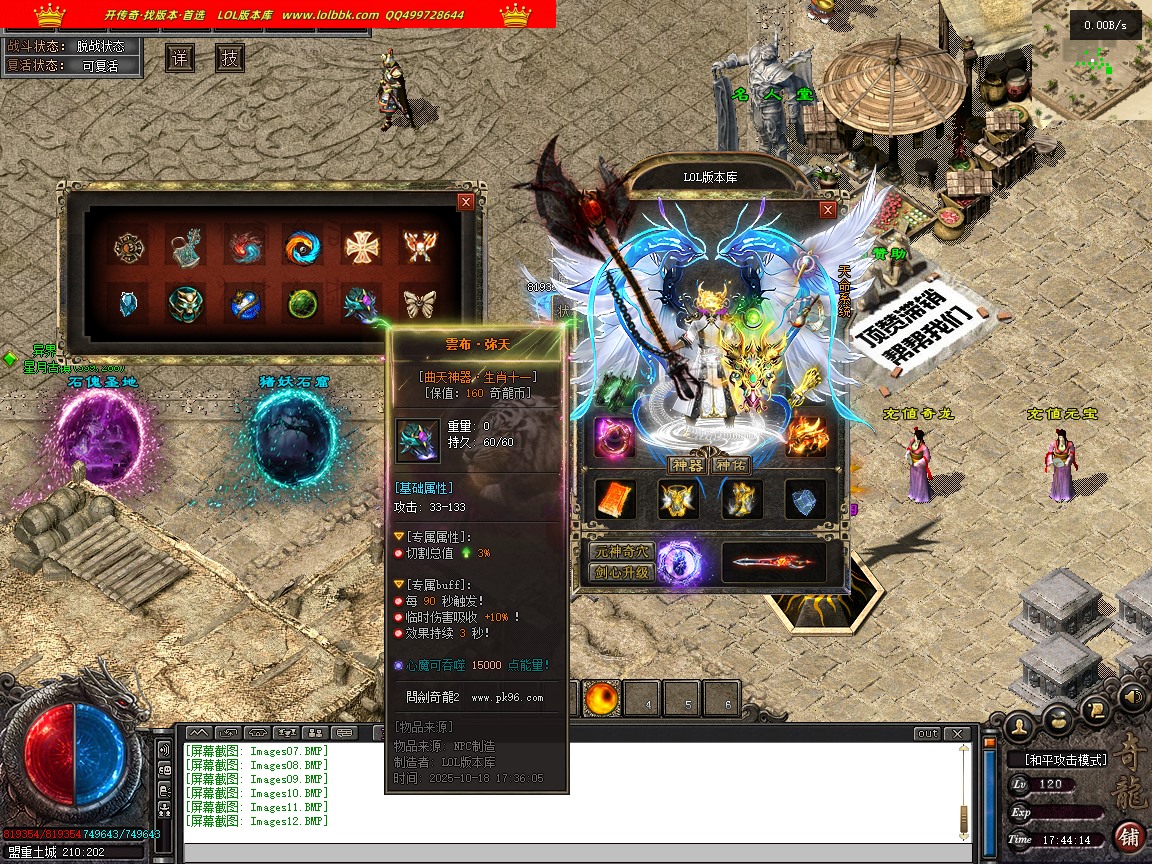Select the glowing cross emblem item

click(x=361, y=246)
